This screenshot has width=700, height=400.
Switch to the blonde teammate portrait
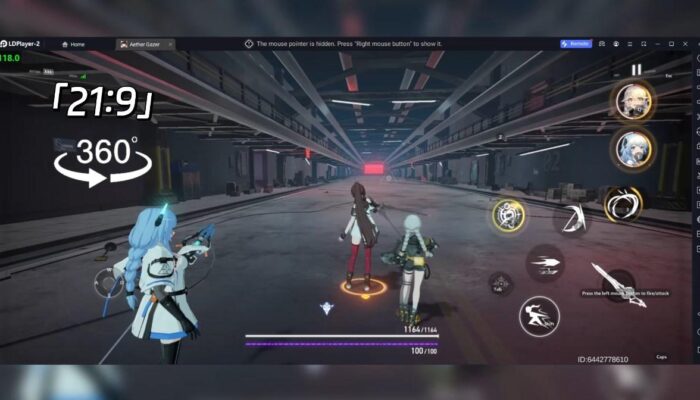click(633, 100)
